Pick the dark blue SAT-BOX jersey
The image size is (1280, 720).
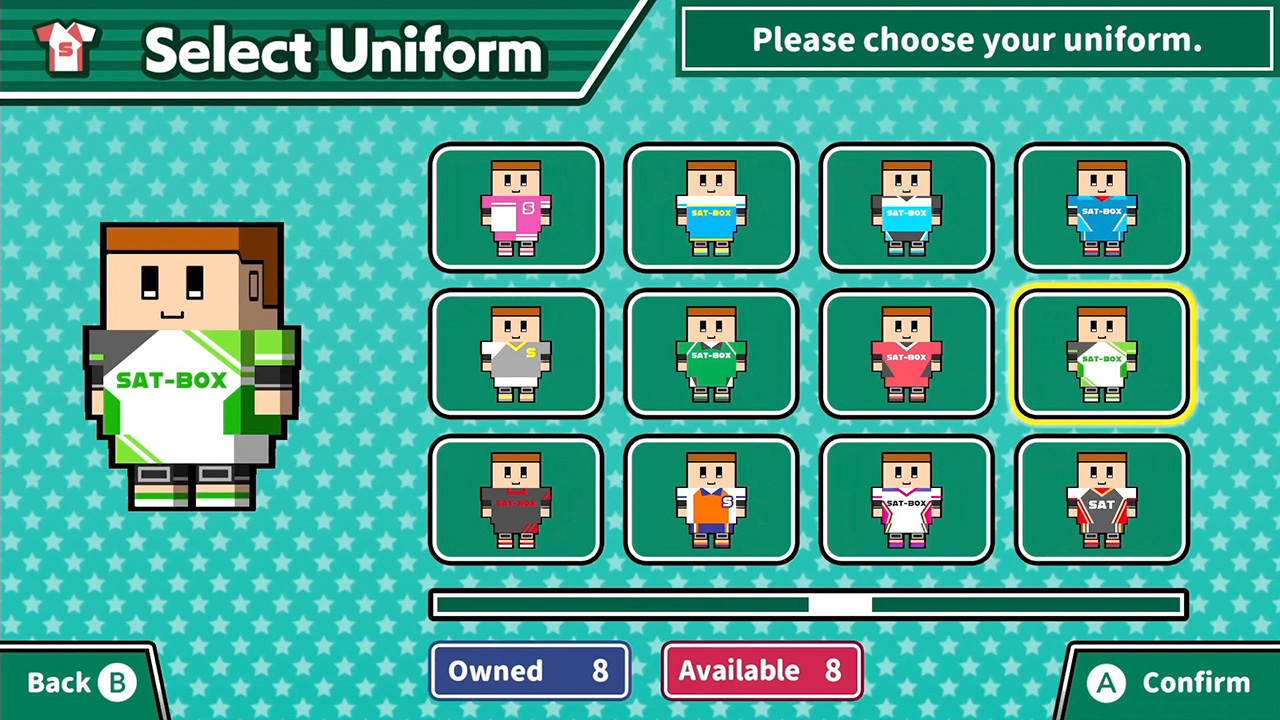[x=1102, y=208]
